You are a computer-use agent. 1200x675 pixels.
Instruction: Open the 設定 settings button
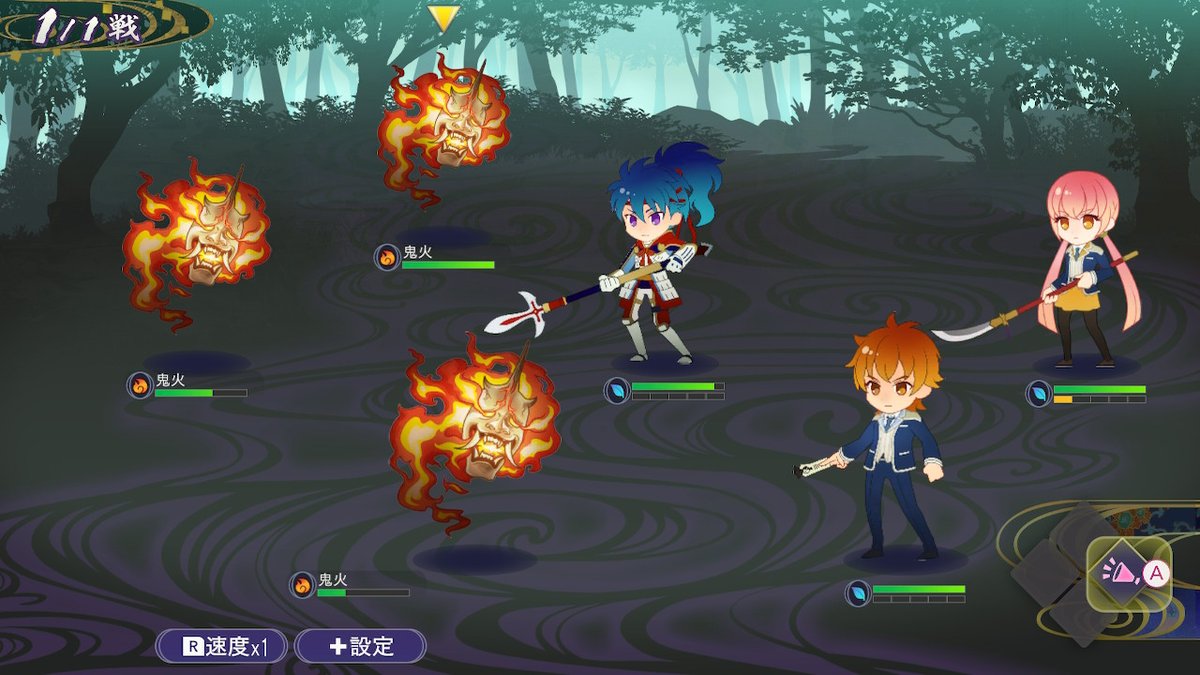click(360, 646)
